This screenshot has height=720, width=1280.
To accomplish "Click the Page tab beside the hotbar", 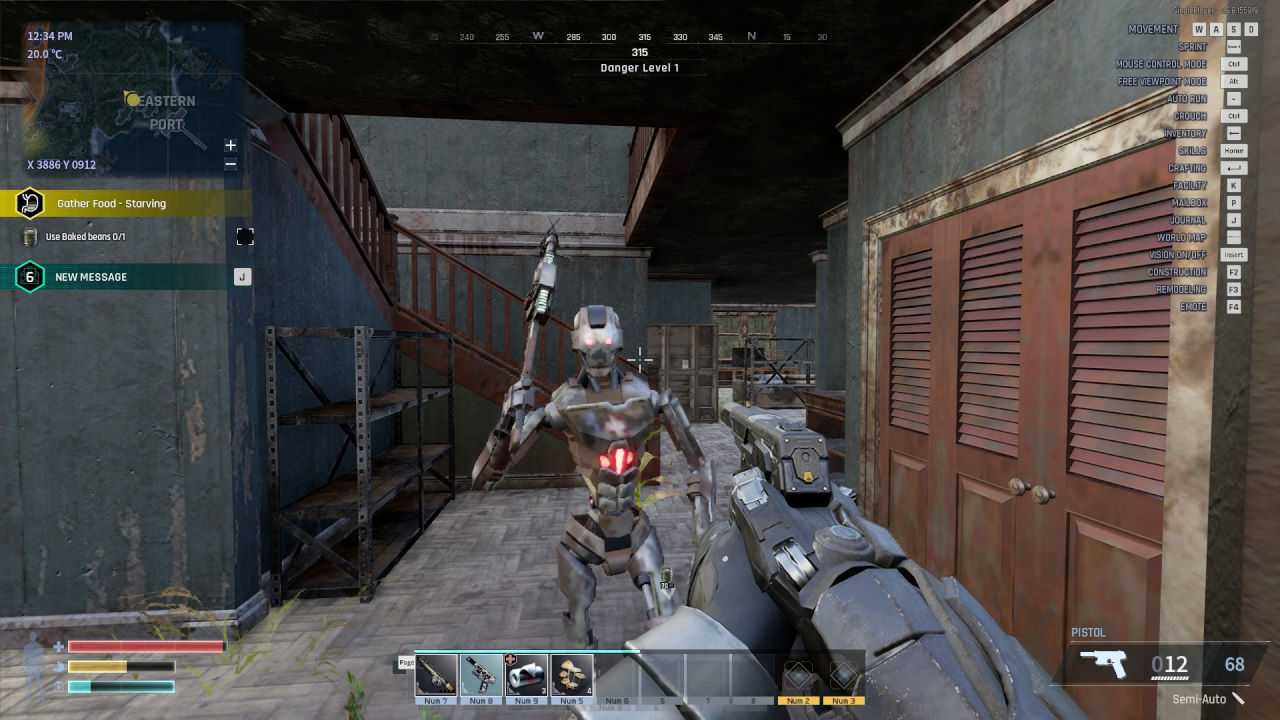I will click(406, 662).
